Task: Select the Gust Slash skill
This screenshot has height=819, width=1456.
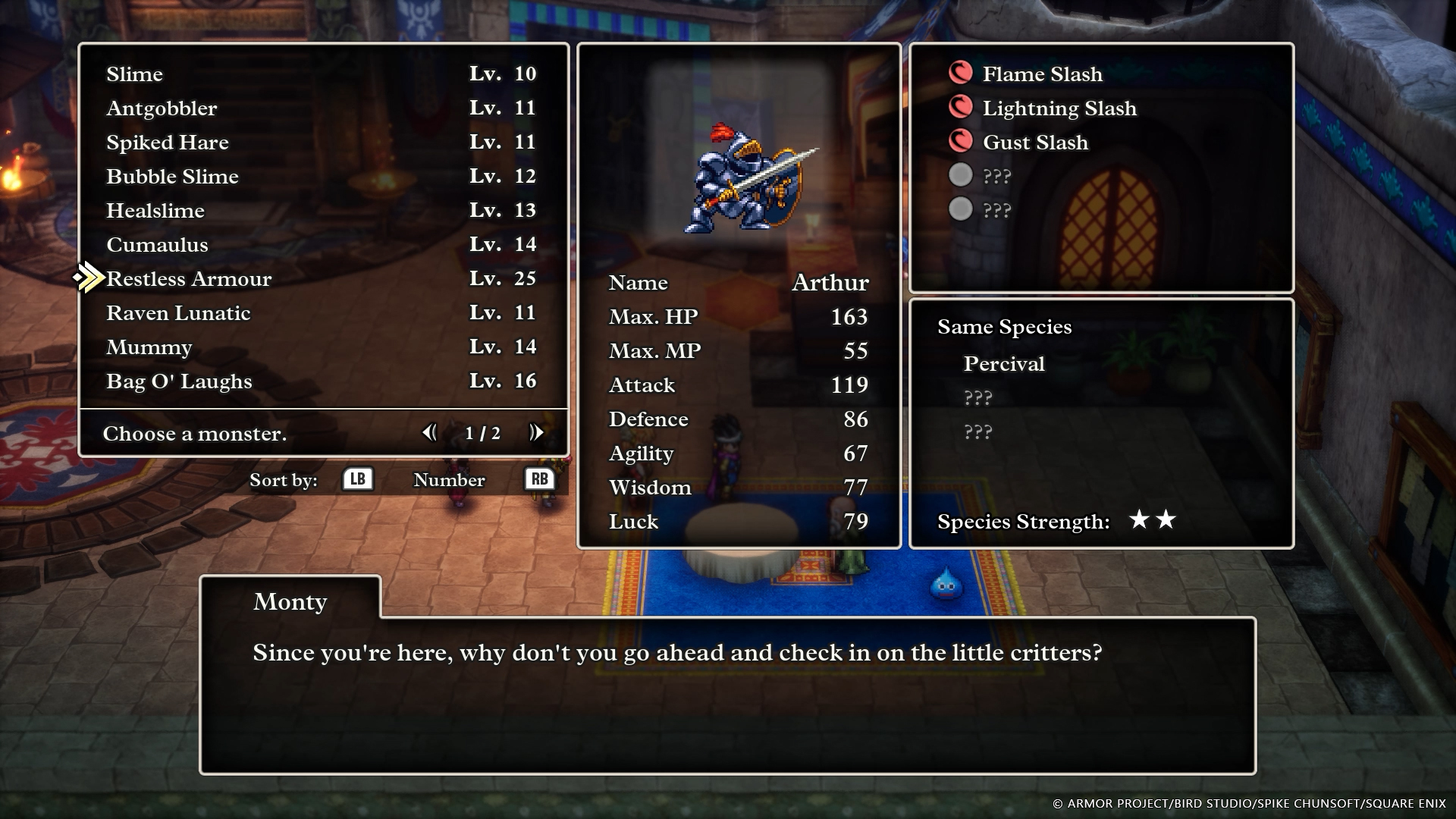Action: click(x=1034, y=143)
